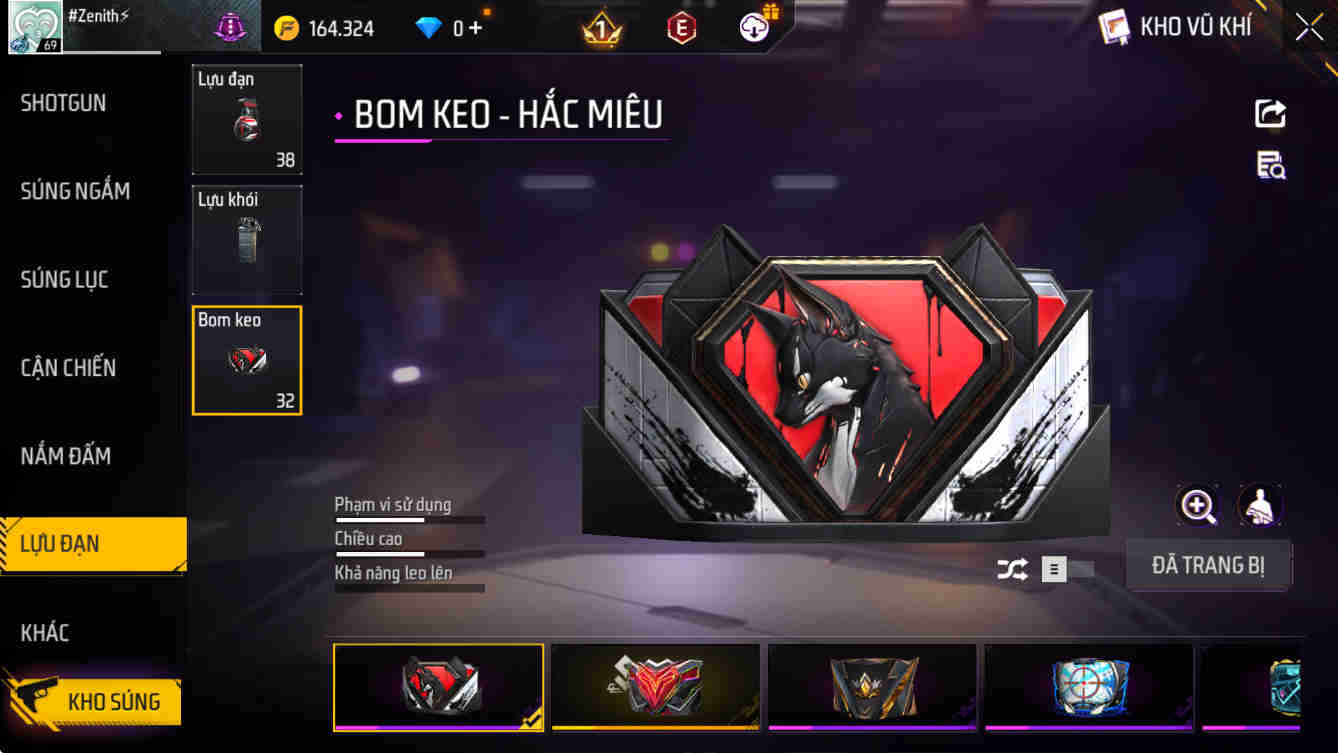Click the ĐÃ TRANG BỊ button

1209,565
